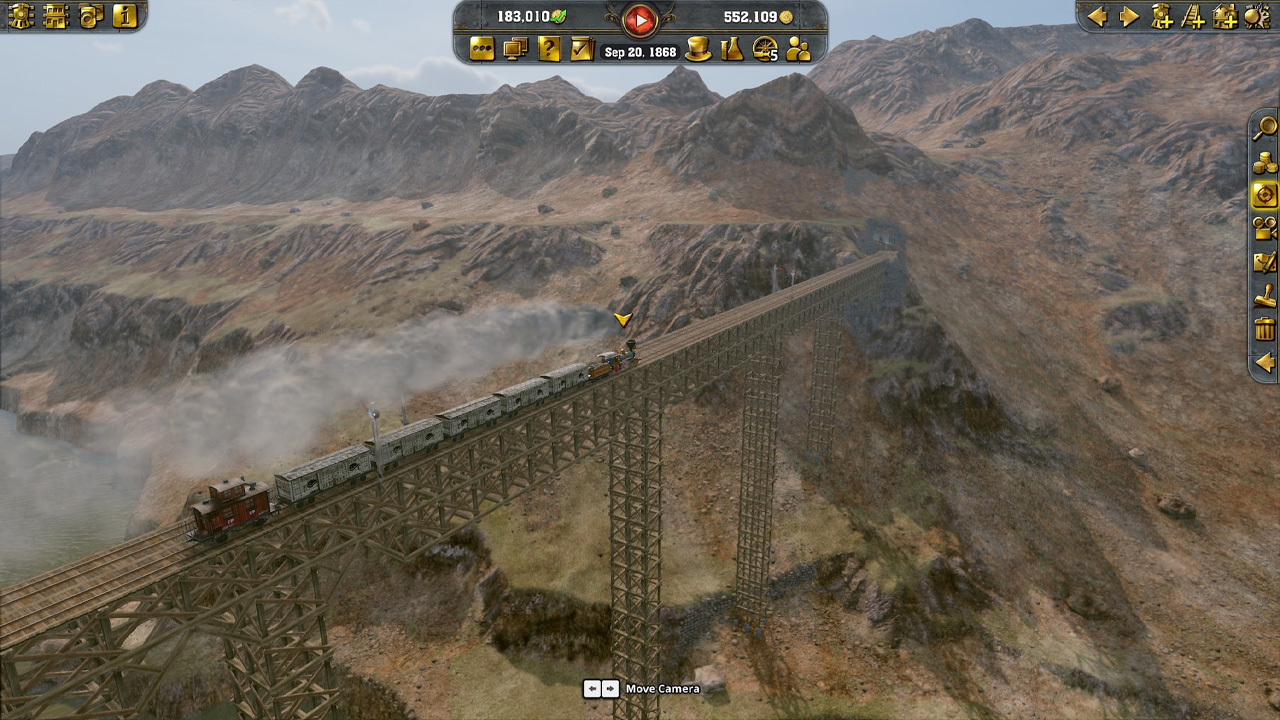The height and width of the screenshot is (720, 1280).
Task: Click the previous left arrow at top right
Action: click(1097, 16)
